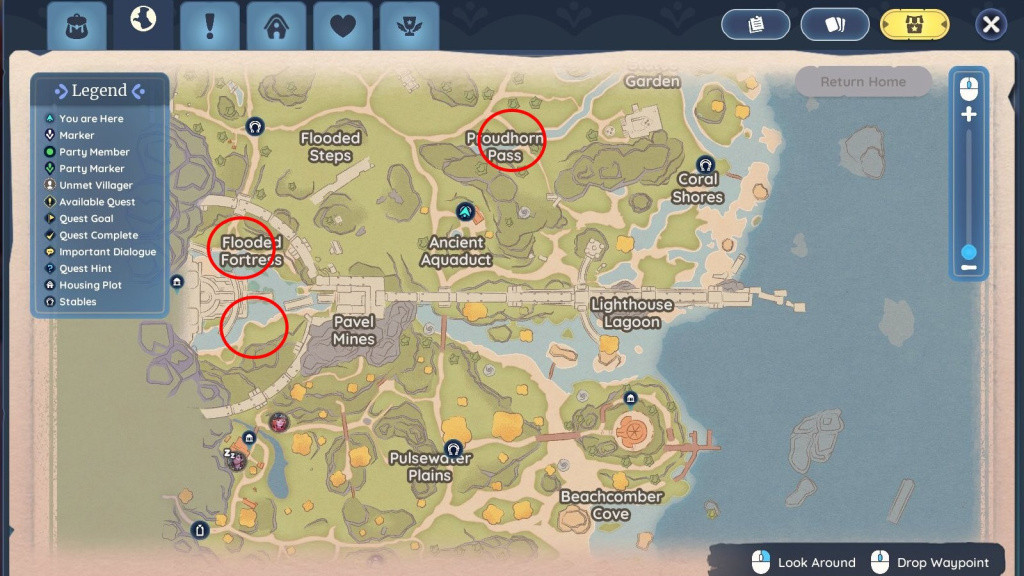Open the backpack inventory tab

point(77,26)
